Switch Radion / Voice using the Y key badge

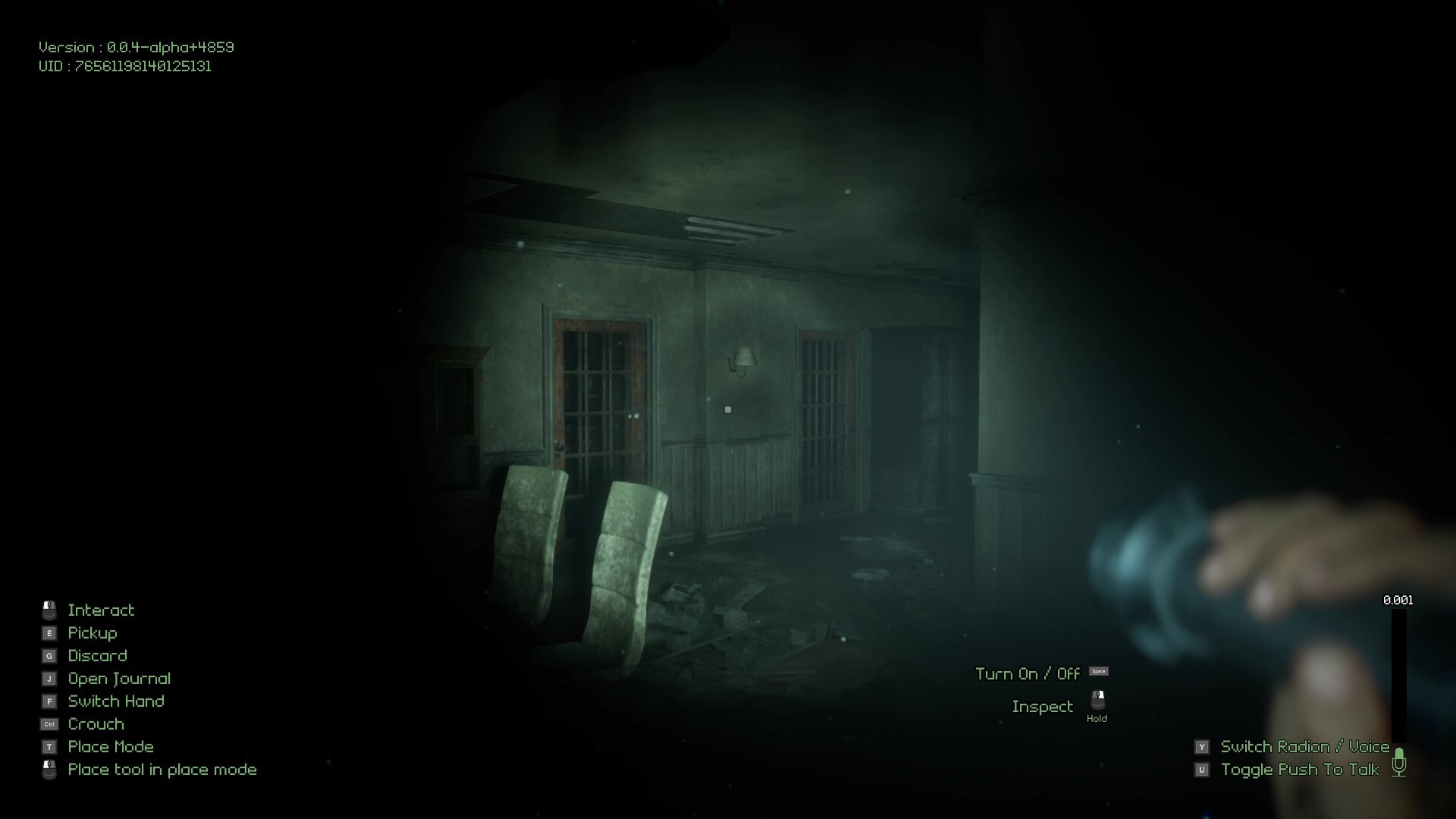click(1202, 746)
